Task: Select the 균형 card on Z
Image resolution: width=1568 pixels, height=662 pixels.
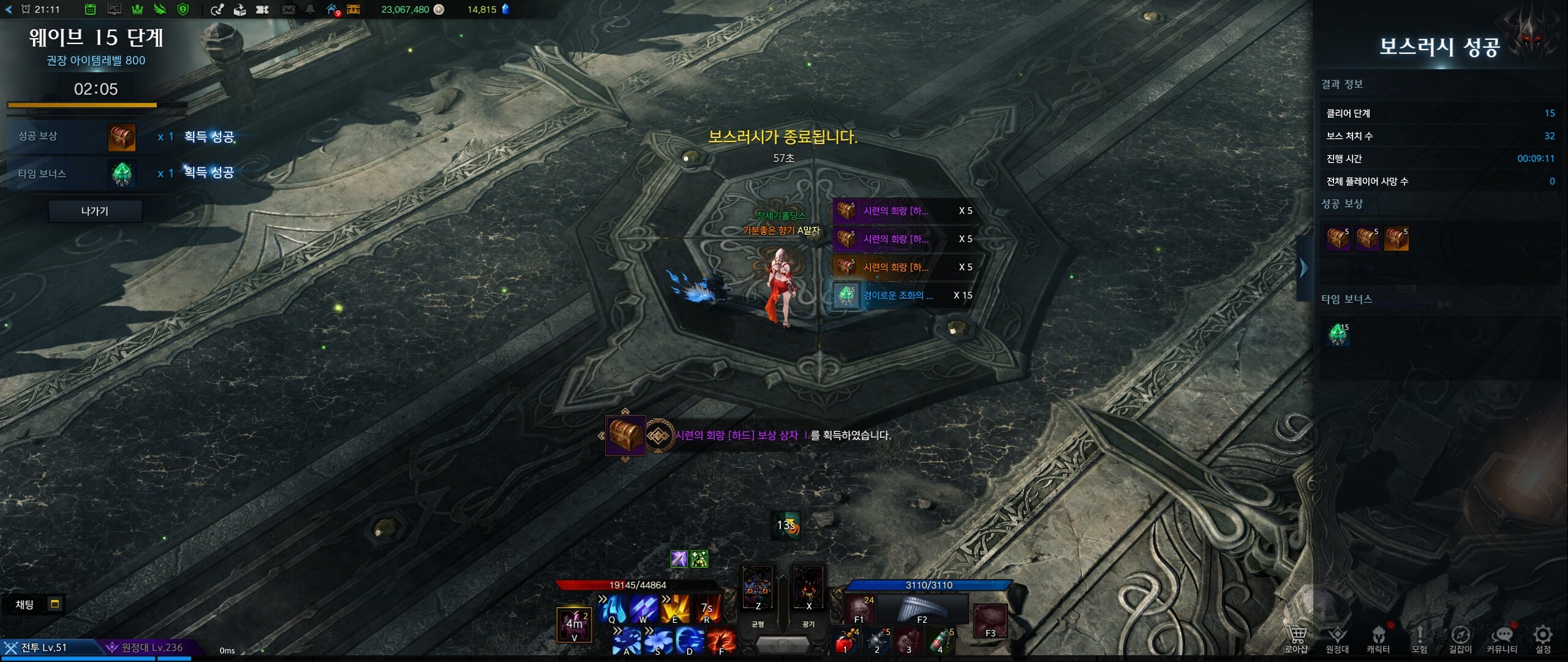Action: 758,590
